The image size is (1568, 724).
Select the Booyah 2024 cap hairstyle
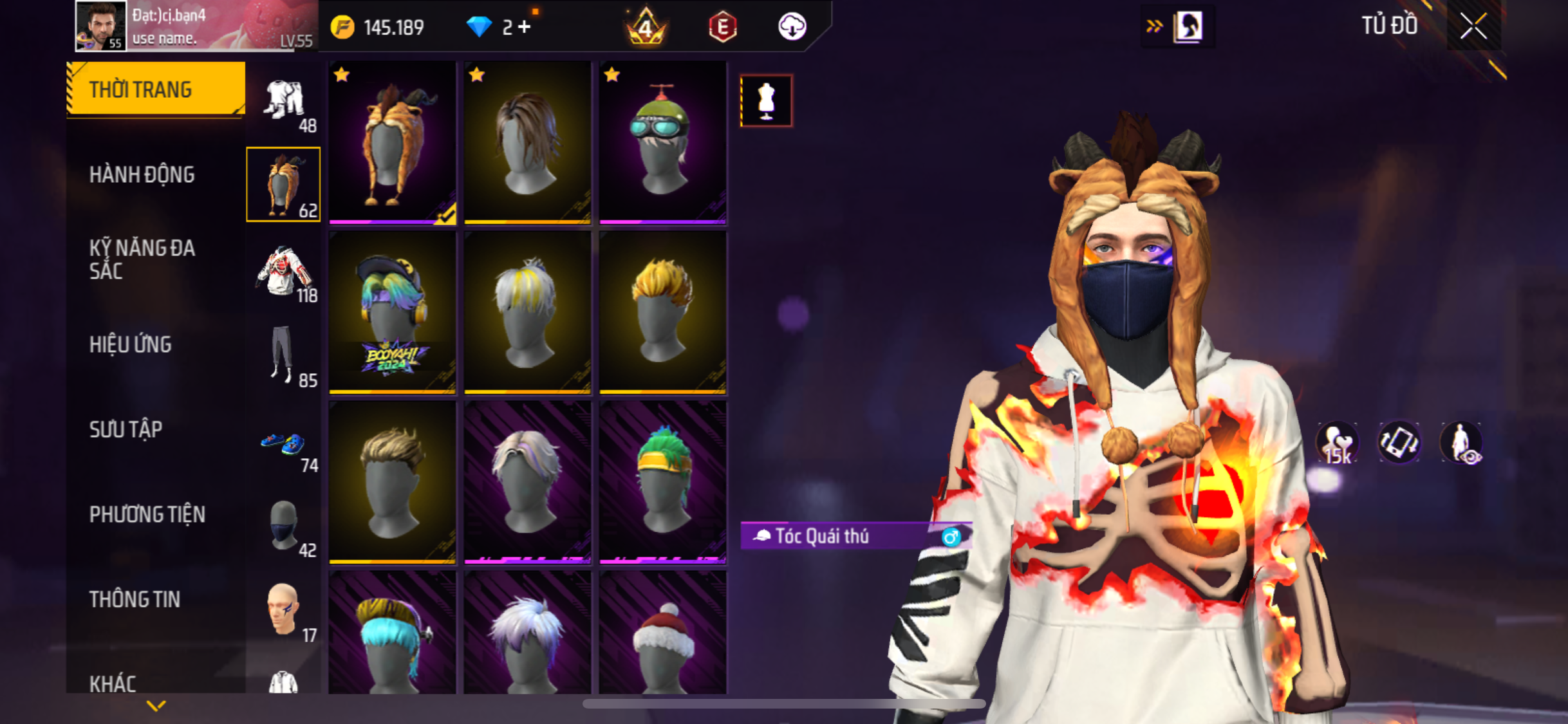[392, 312]
